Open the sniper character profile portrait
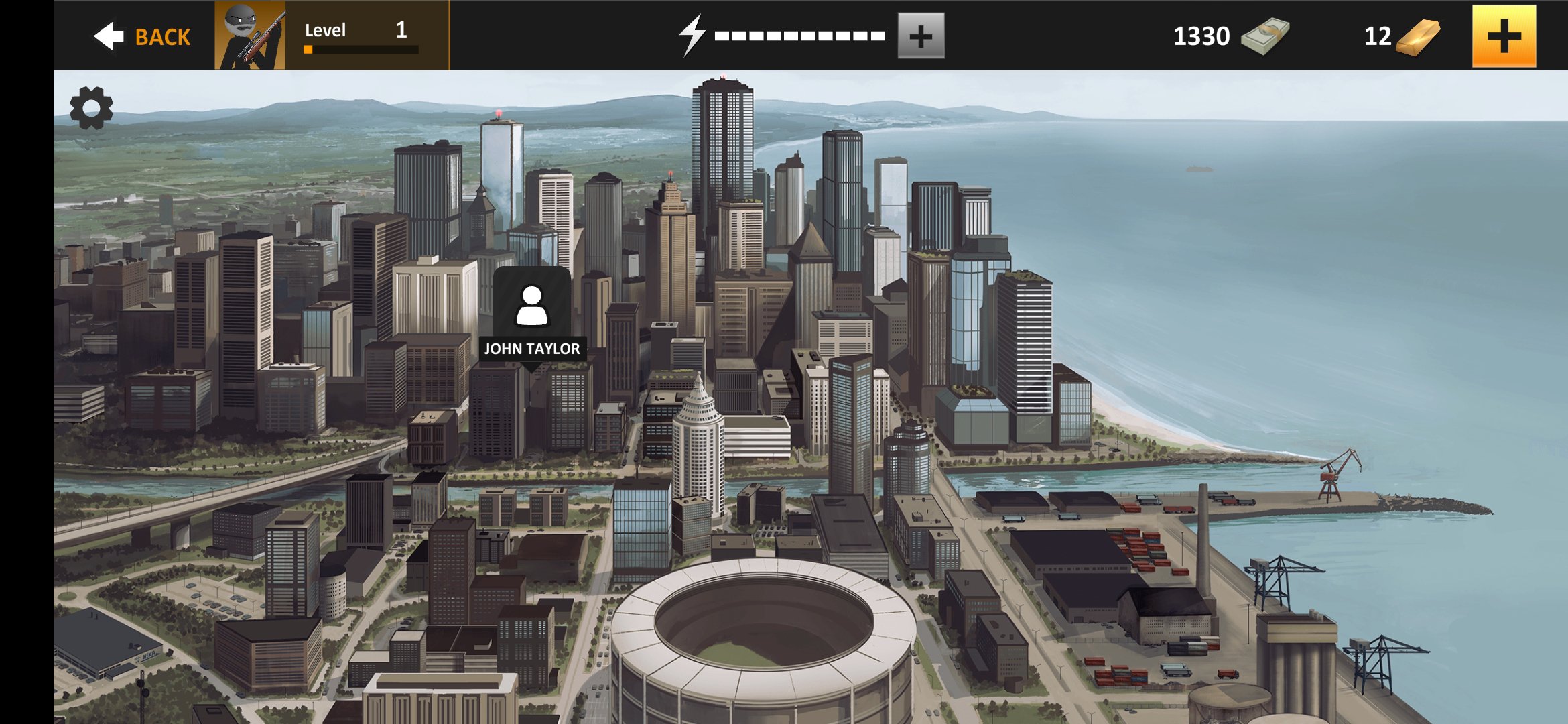 tap(250, 36)
